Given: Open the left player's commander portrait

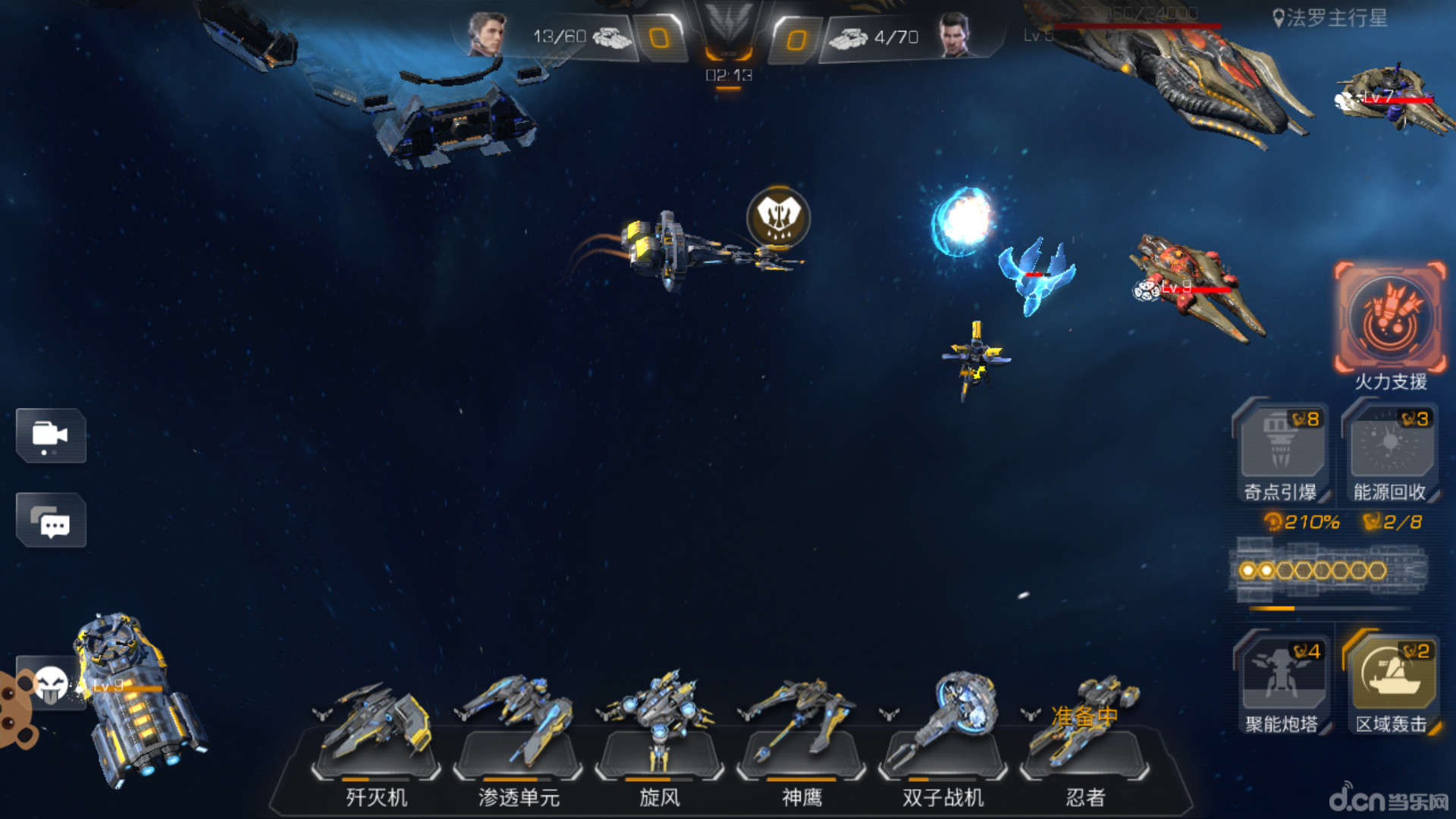Looking at the screenshot, I should point(485,34).
